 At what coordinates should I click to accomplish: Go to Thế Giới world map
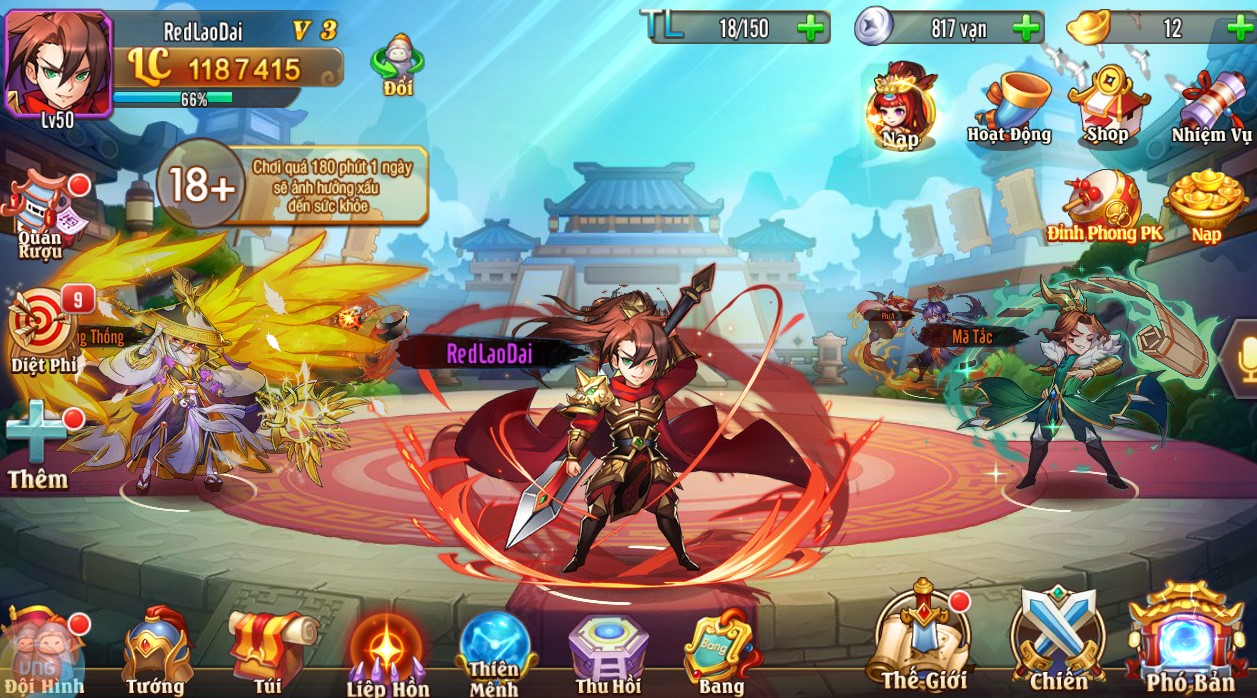point(924,640)
